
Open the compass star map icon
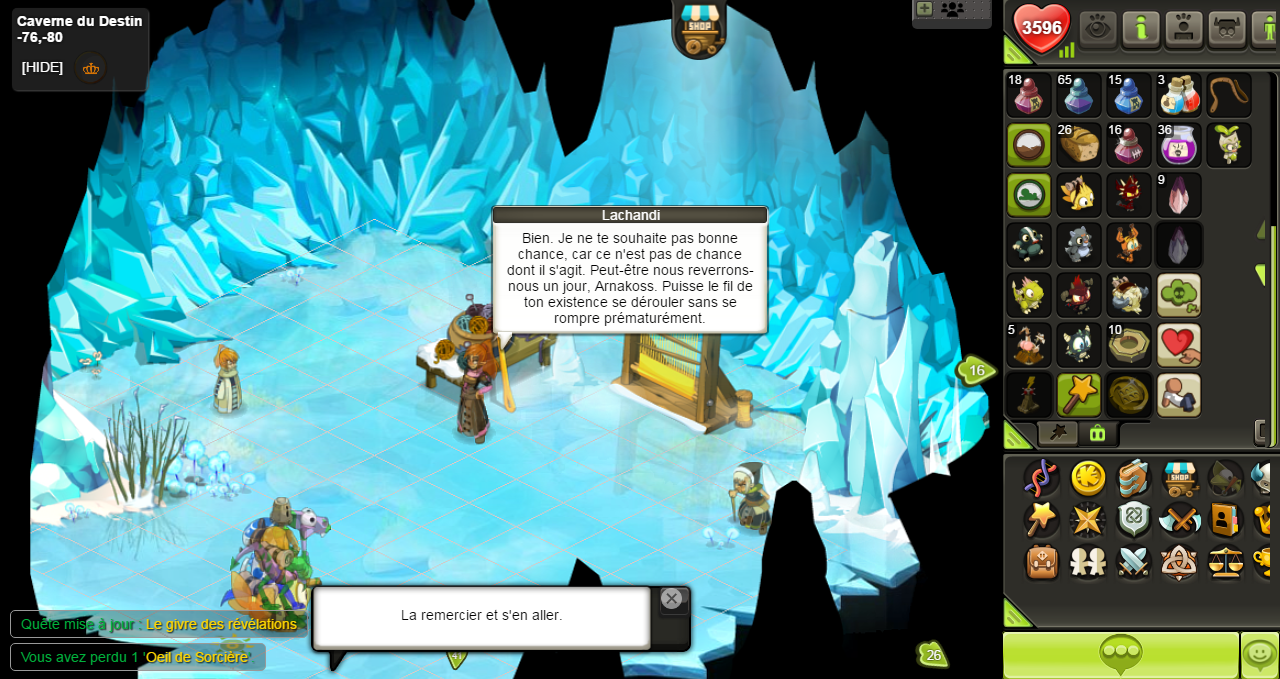point(1086,520)
